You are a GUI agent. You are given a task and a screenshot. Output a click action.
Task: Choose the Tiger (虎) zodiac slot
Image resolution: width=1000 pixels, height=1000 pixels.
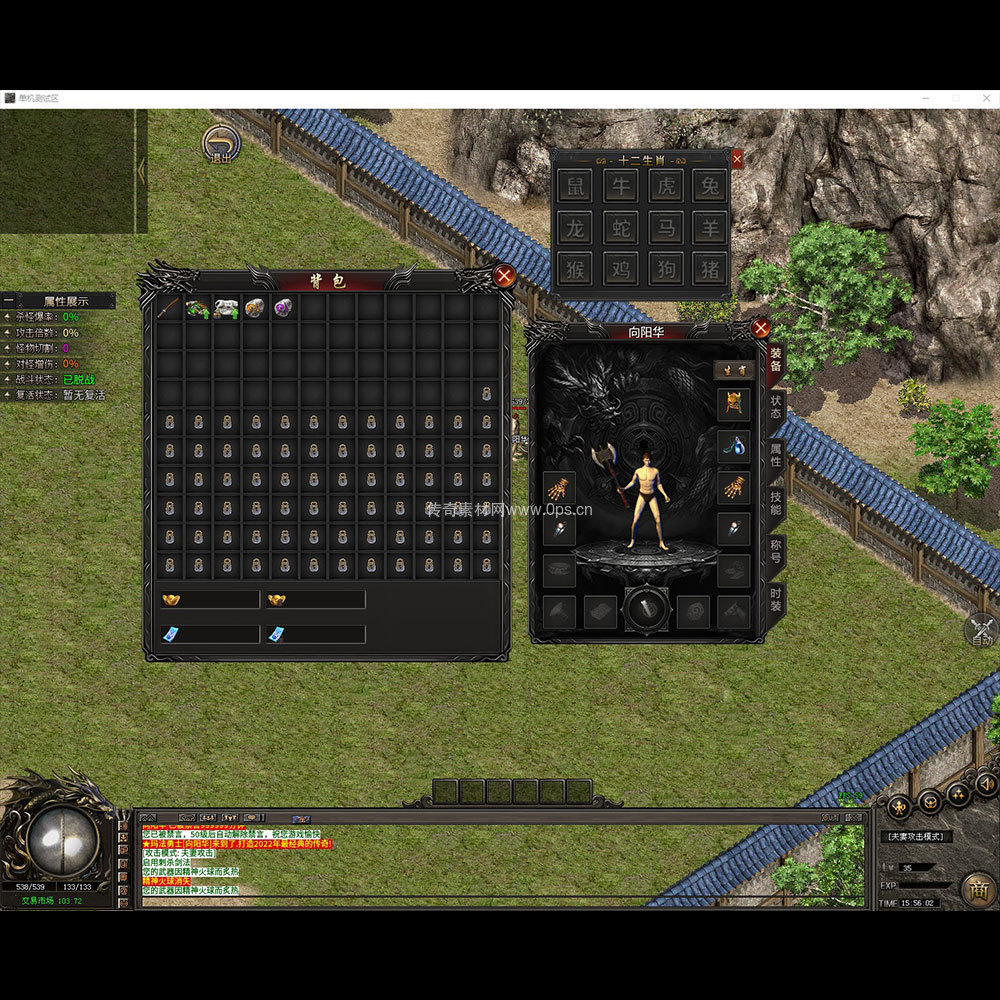tap(665, 186)
